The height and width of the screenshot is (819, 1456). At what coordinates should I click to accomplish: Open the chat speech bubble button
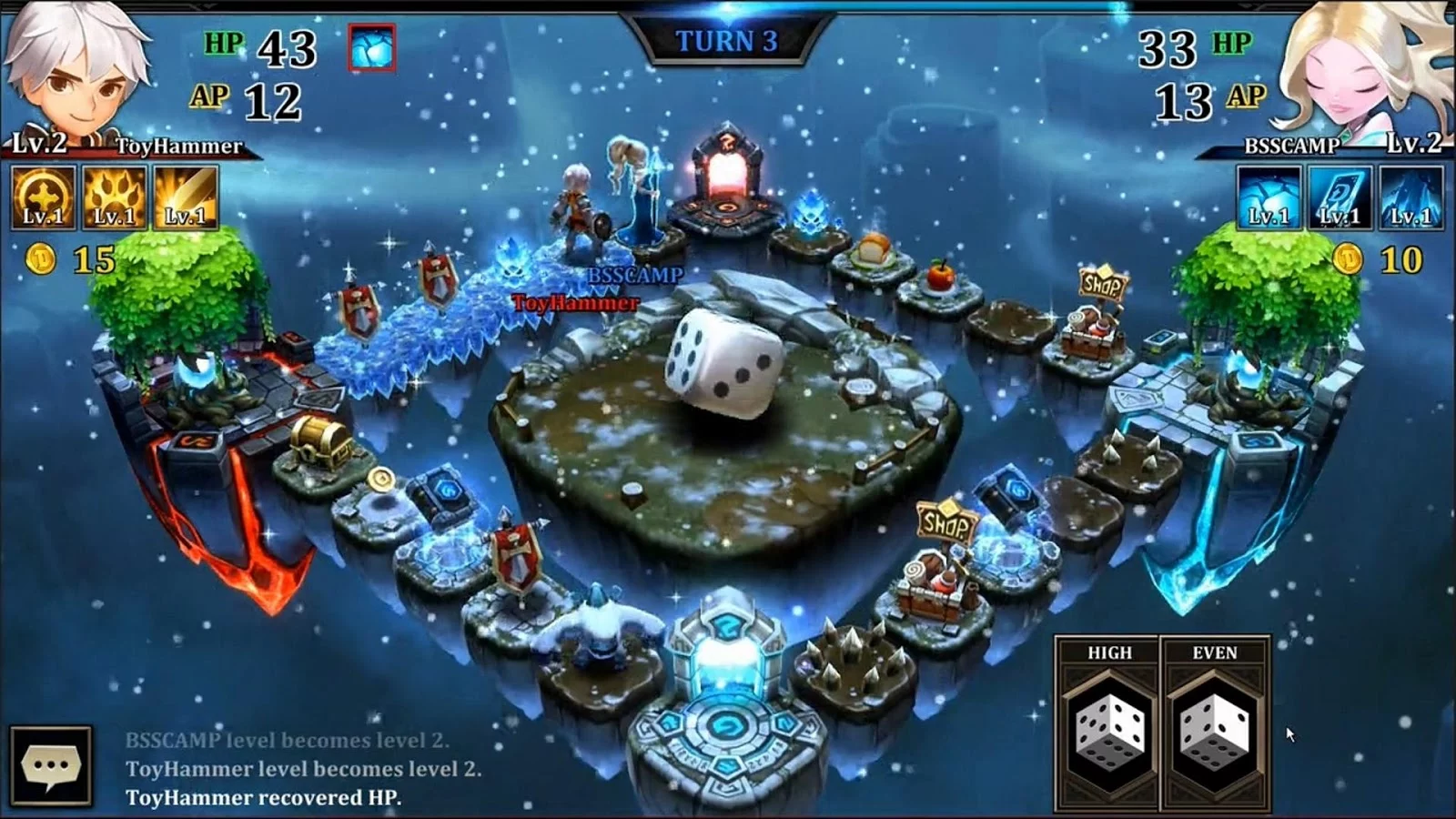coord(51,765)
